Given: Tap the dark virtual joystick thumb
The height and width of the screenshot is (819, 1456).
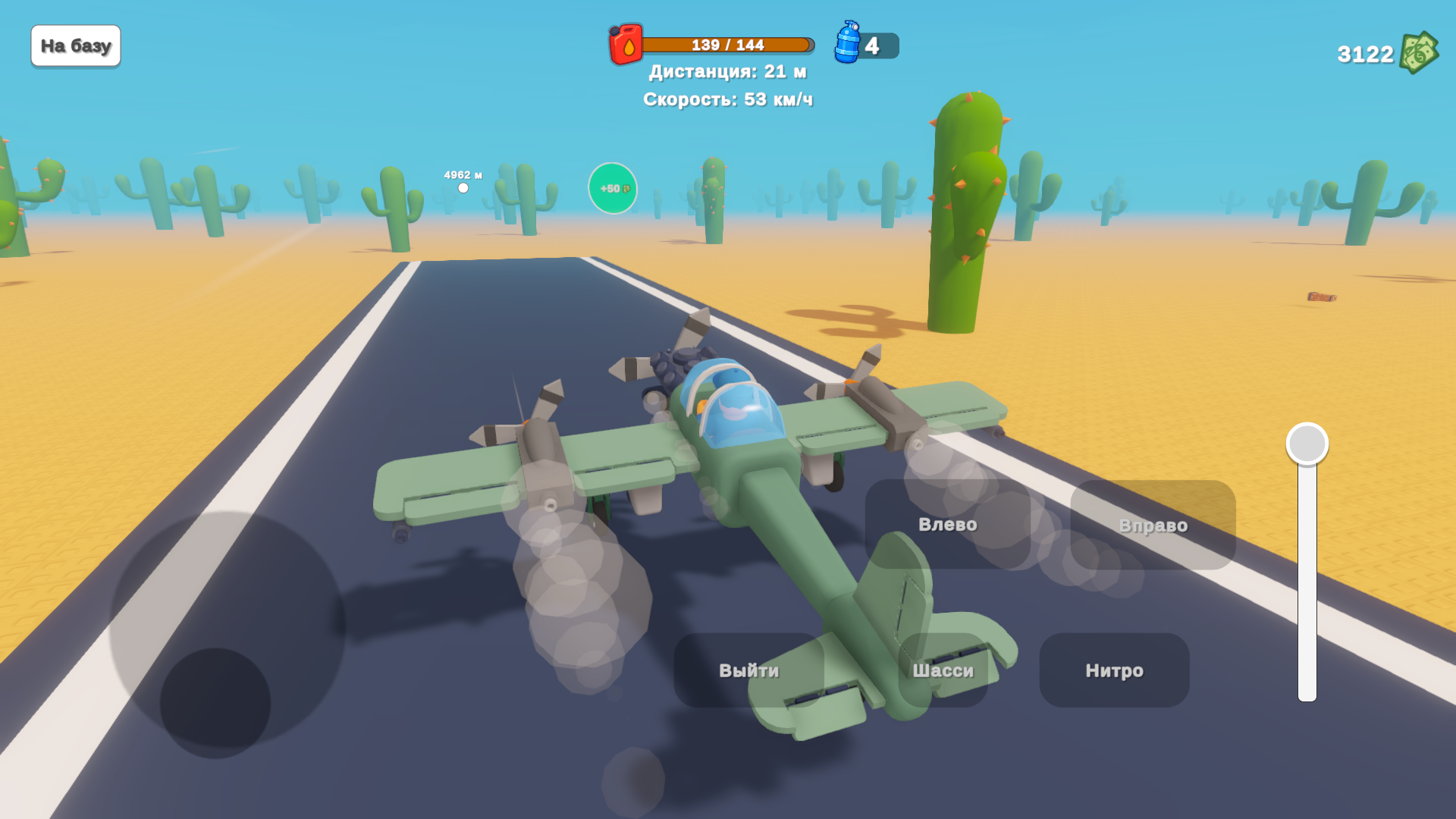Looking at the screenshot, I should [x=215, y=703].
